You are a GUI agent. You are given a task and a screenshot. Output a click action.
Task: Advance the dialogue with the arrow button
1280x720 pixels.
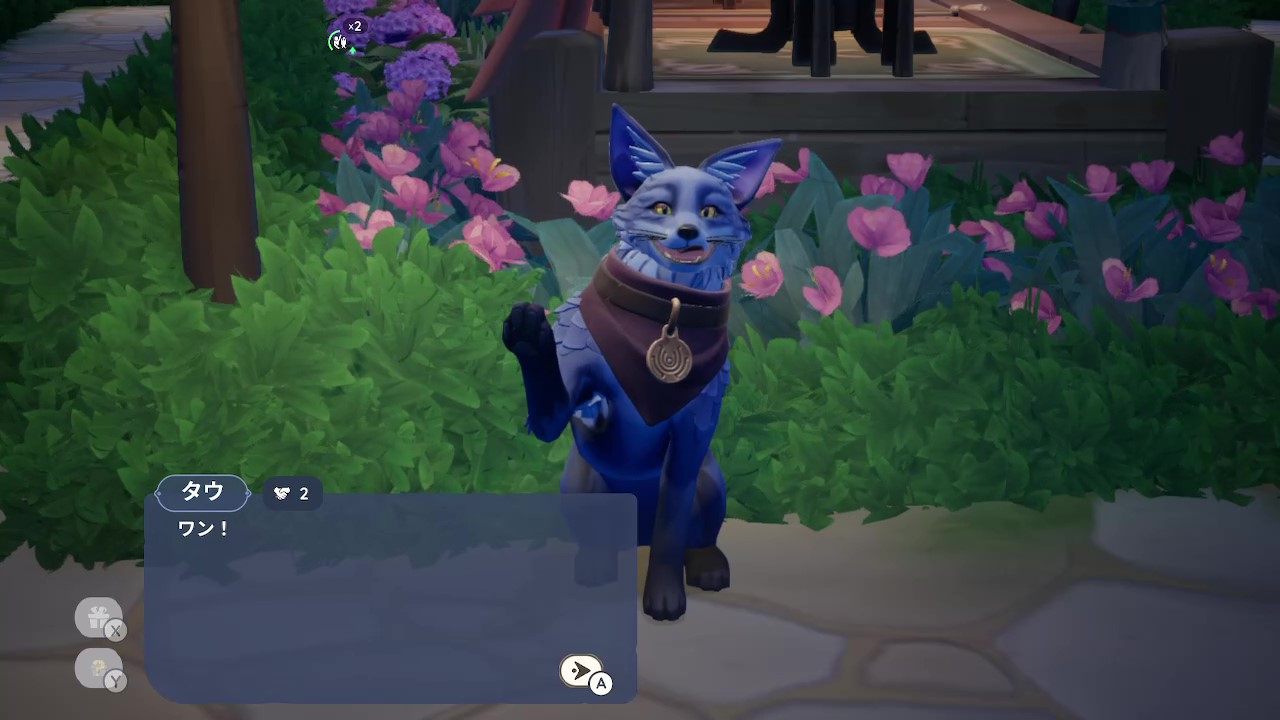coord(580,671)
